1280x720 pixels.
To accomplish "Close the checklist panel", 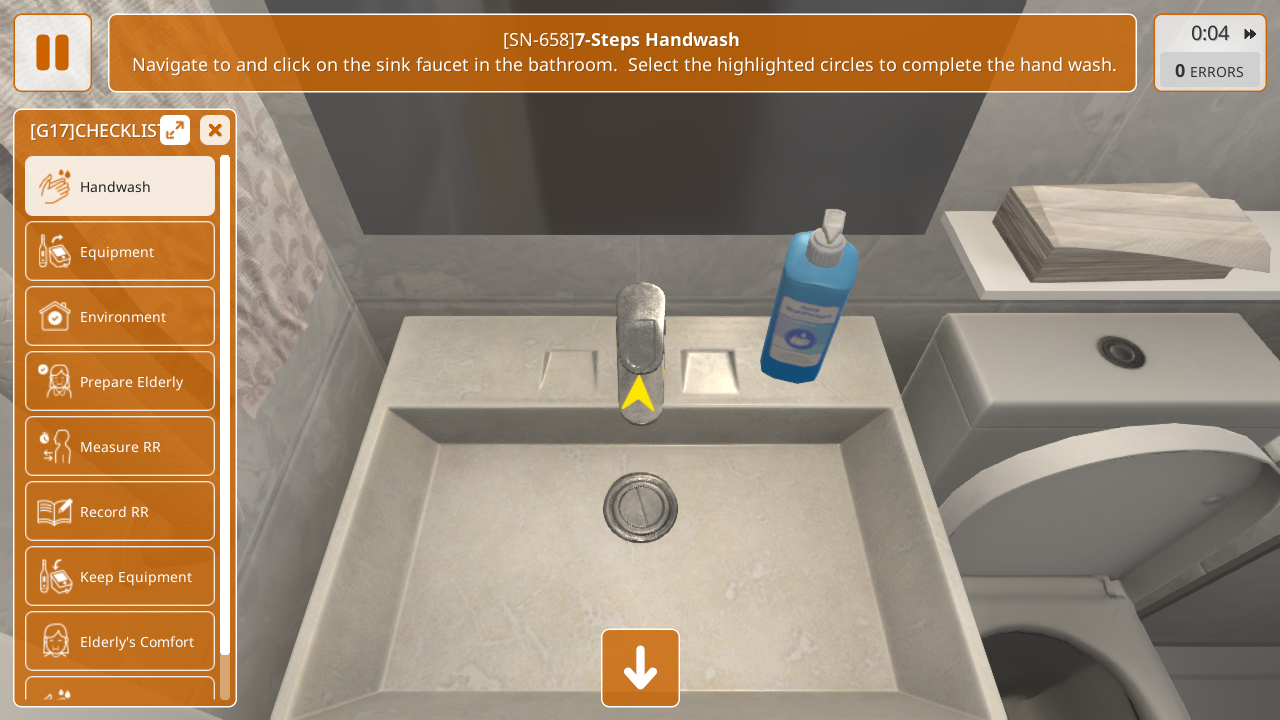I will click(x=215, y=130).
